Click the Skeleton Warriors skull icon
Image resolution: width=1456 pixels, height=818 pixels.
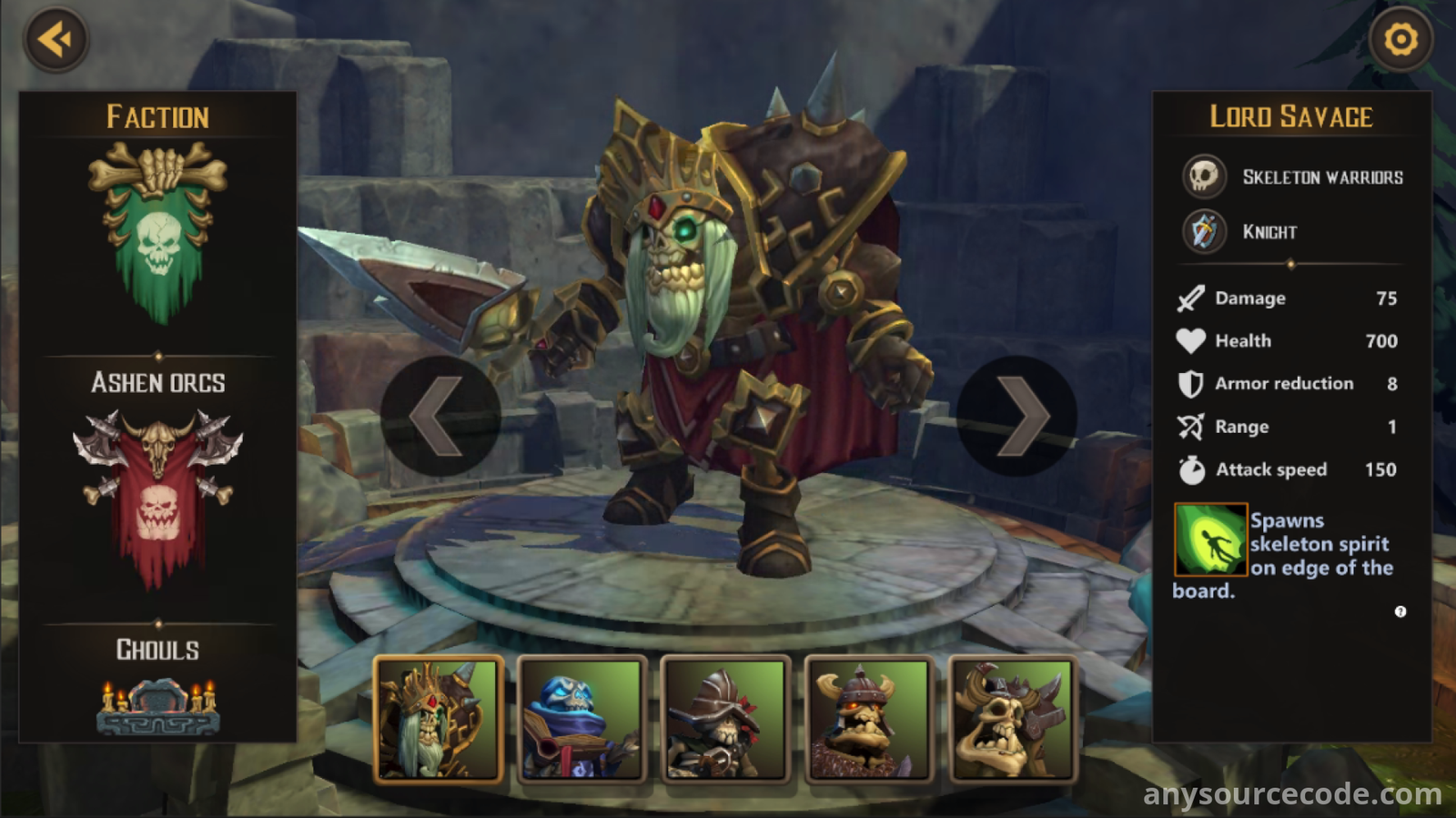pos(1204,177)
